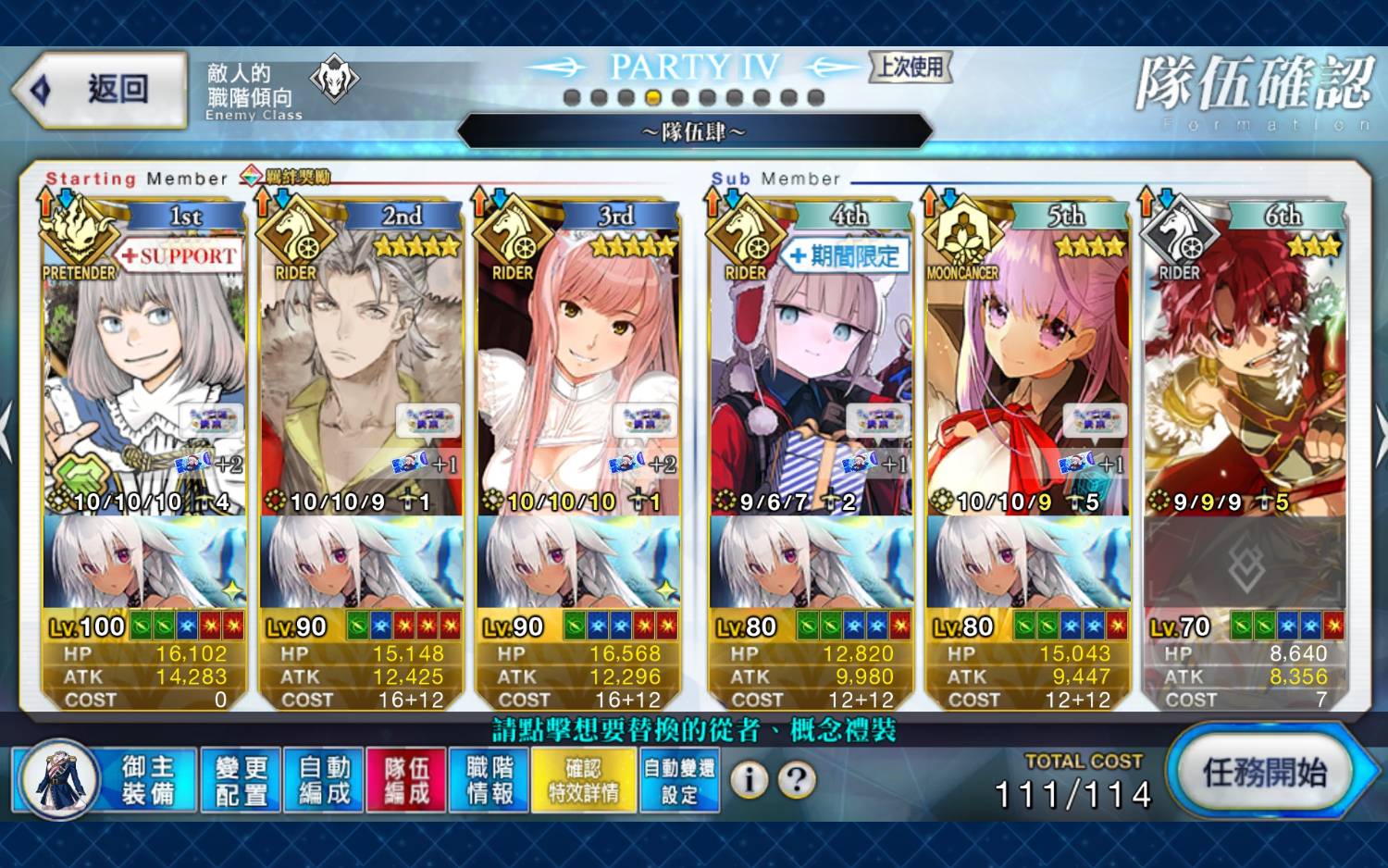View the enemy class tendency icon
The height and width of the screenshot is (868, 1388).
333,80
